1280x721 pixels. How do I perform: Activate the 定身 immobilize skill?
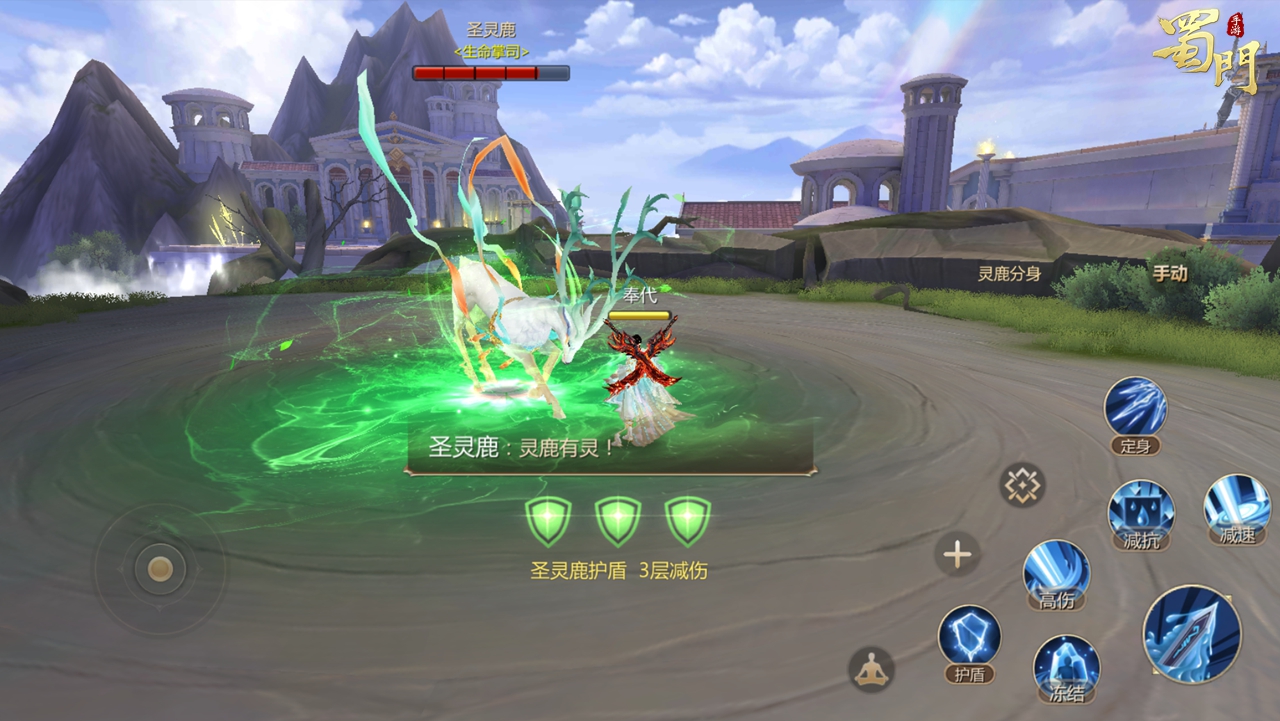(x=1135, y=409)
